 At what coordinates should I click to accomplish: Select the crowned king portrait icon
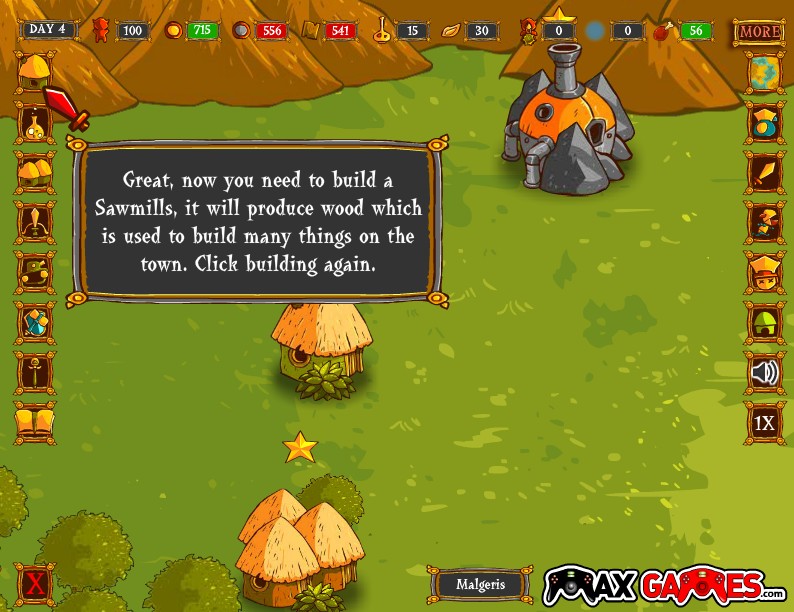pyautogui.click(x=764, y=272)
